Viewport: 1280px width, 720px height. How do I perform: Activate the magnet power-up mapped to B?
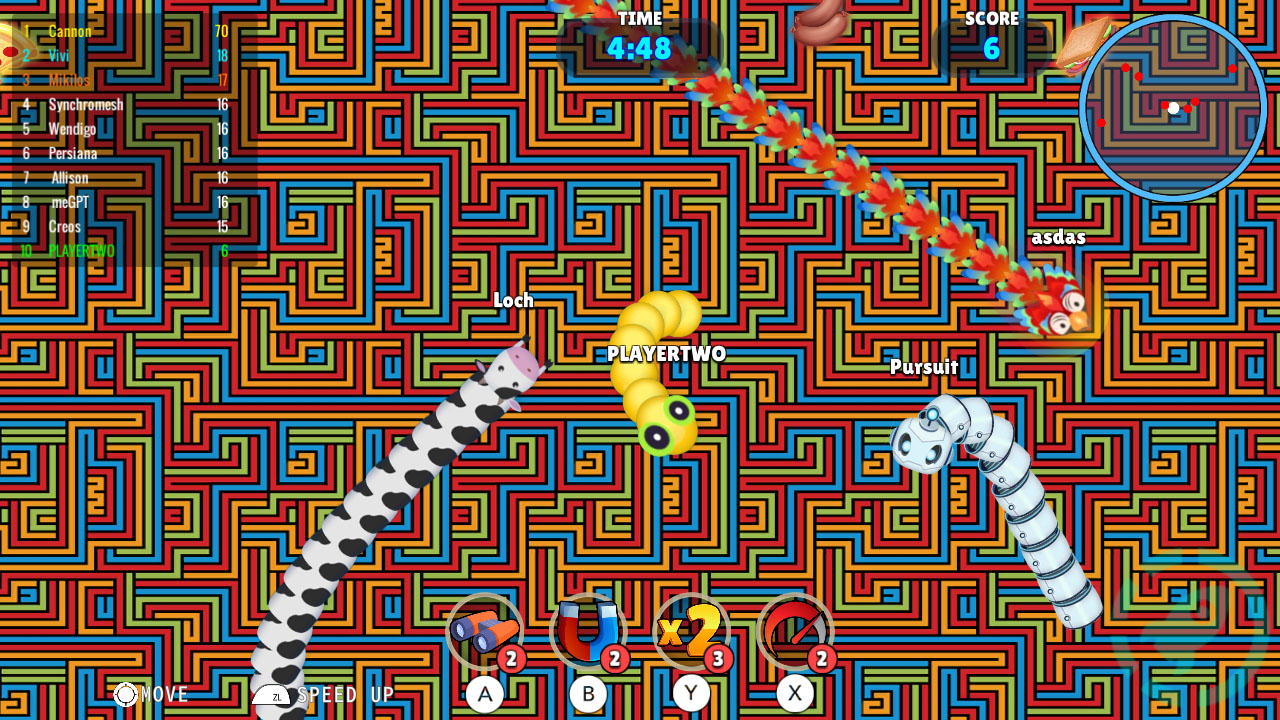pyautogui.click(x=588, y=632)
